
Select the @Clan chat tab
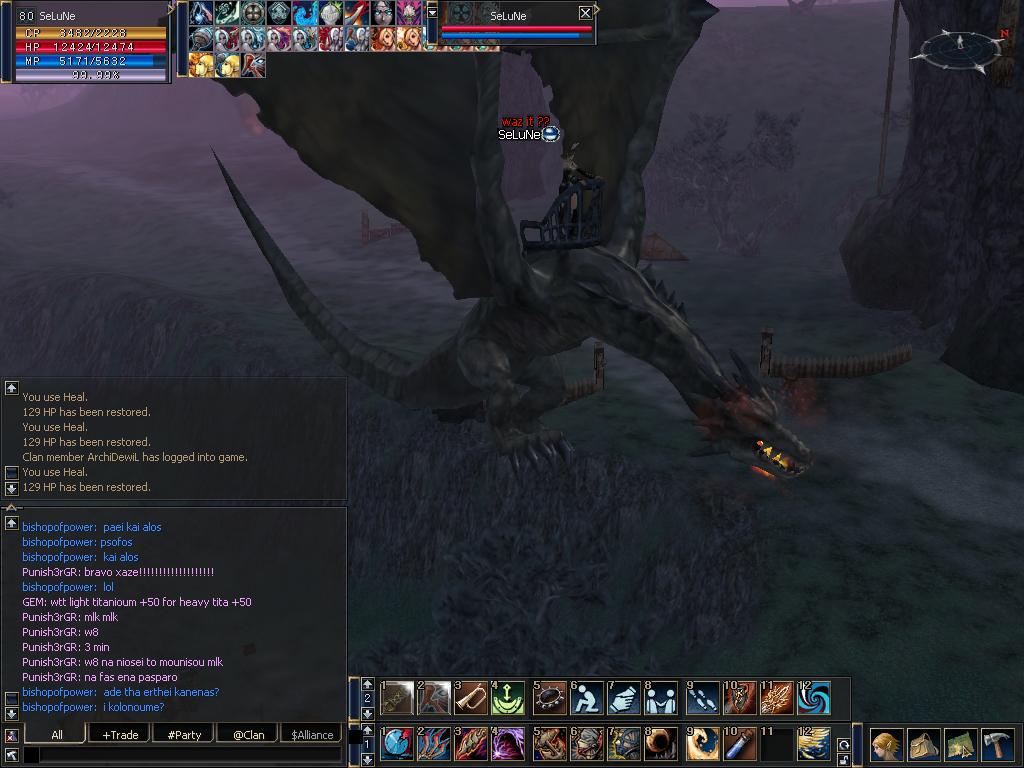[x=249, y=735]
